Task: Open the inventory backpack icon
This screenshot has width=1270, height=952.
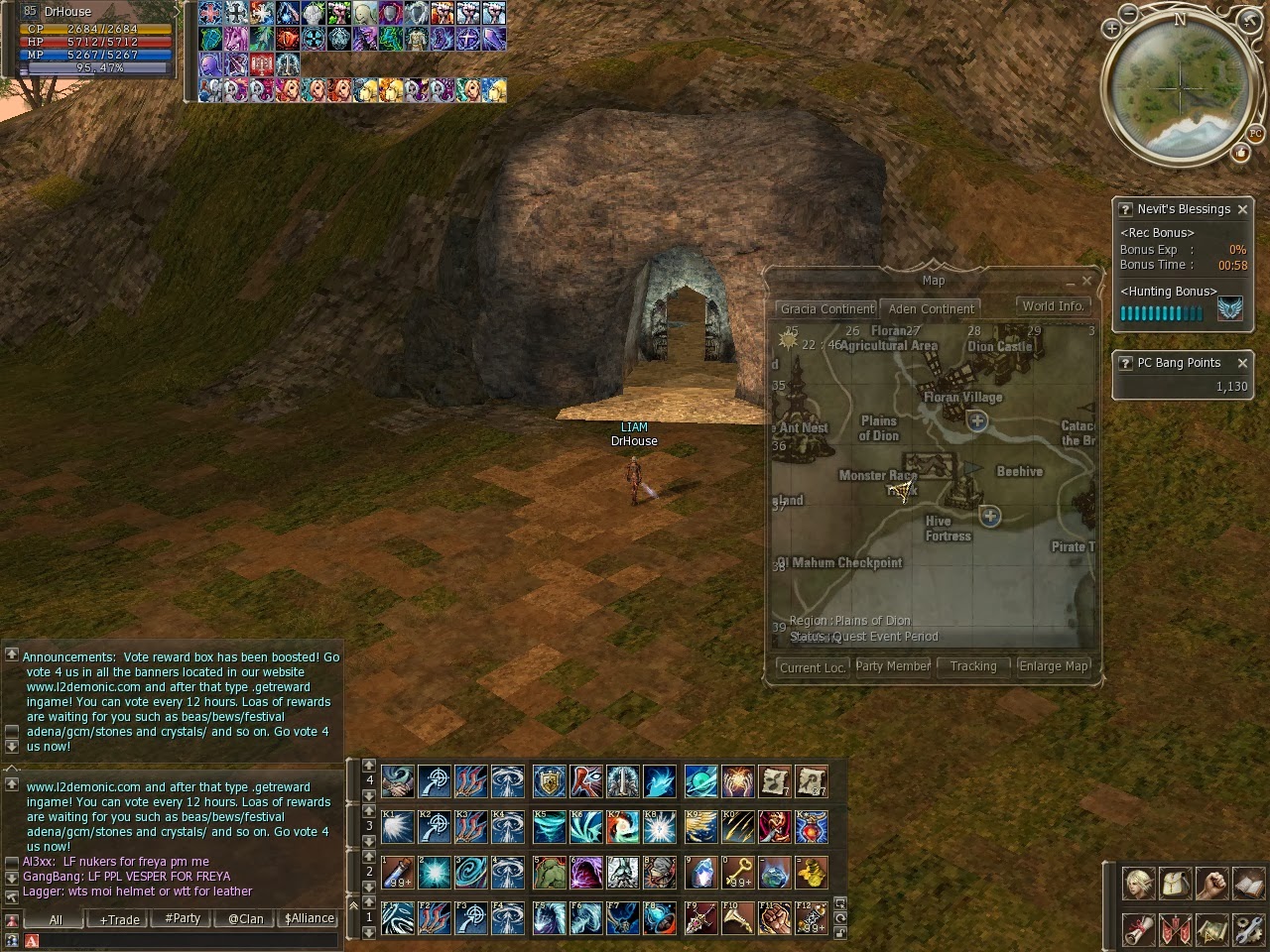Action: [x=1175, y=883]
